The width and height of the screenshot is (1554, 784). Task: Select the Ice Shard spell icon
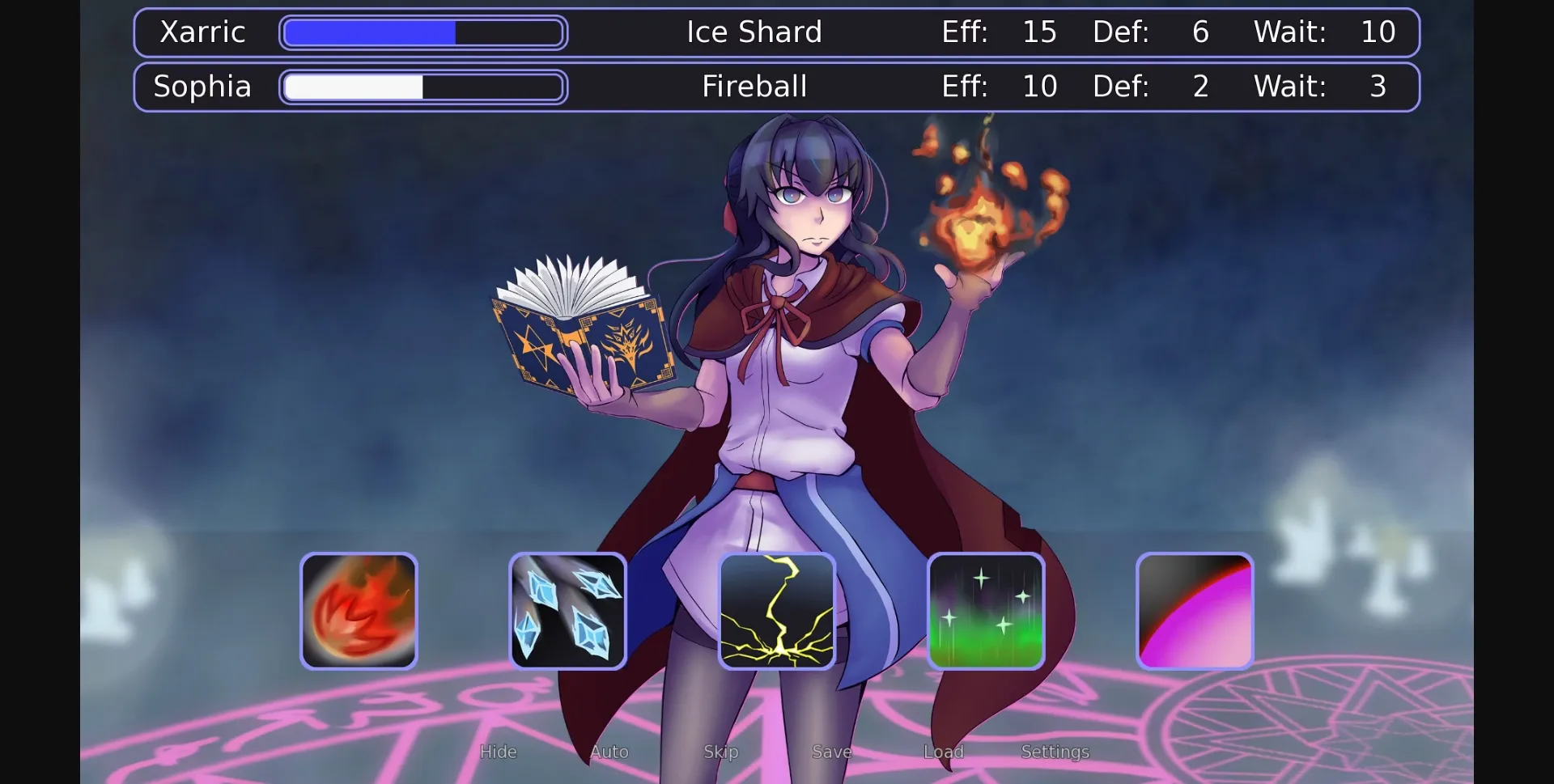click(x=567, y=611)
